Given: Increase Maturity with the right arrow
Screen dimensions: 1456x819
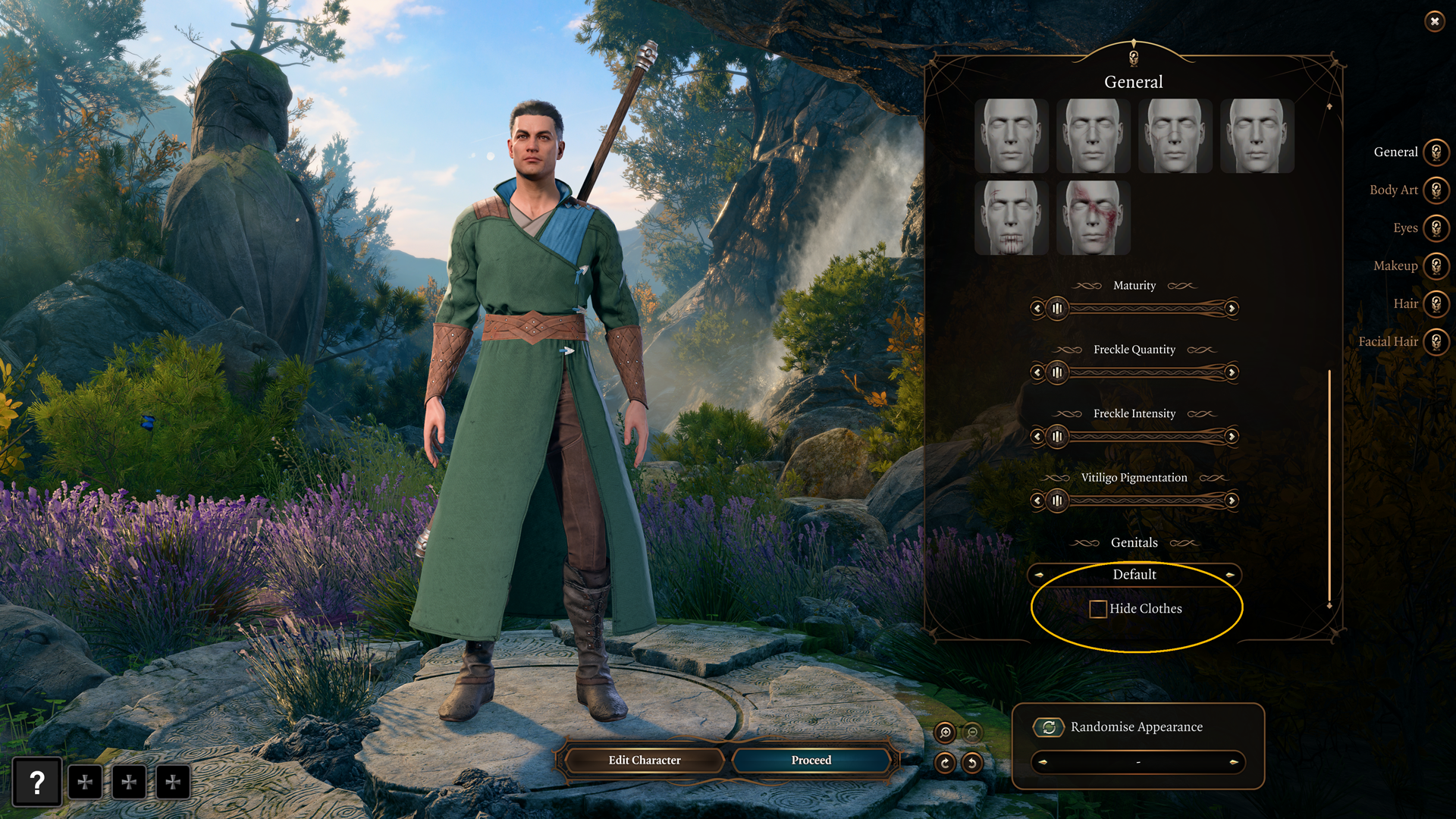Looking at the screenshot, I should (1232, 309).
